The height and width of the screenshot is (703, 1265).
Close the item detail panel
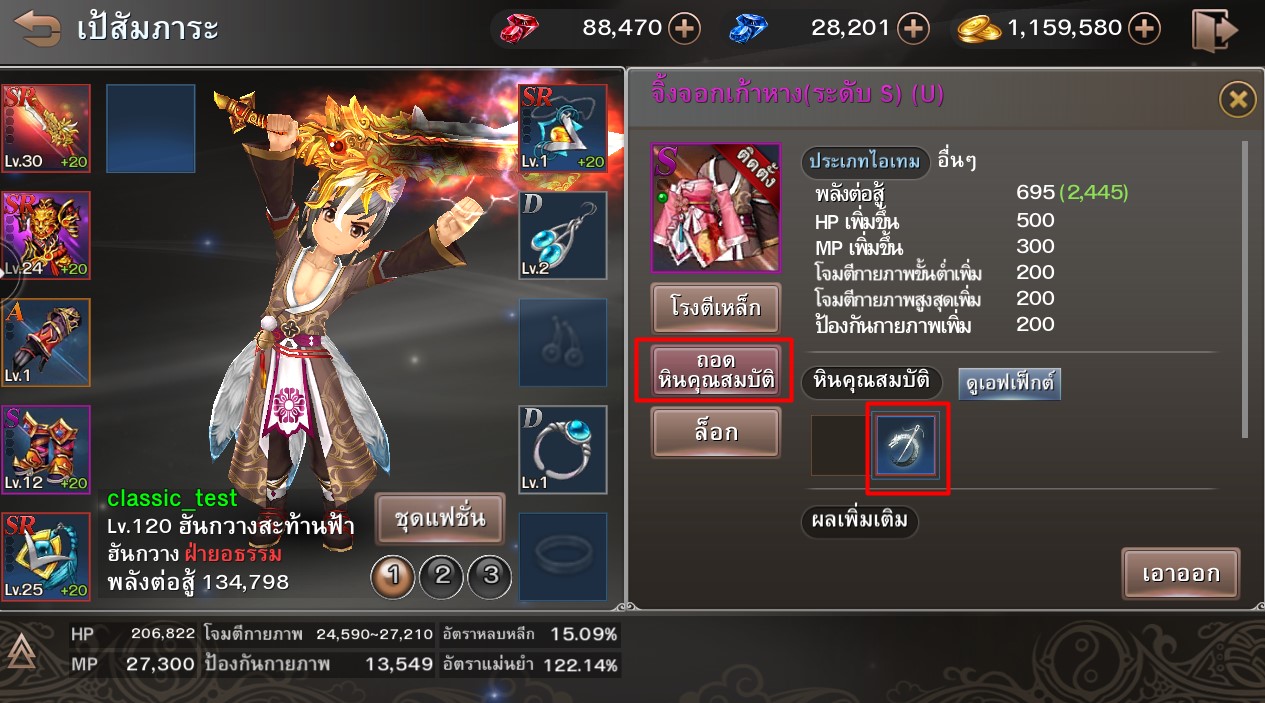tap(1237, 99)
